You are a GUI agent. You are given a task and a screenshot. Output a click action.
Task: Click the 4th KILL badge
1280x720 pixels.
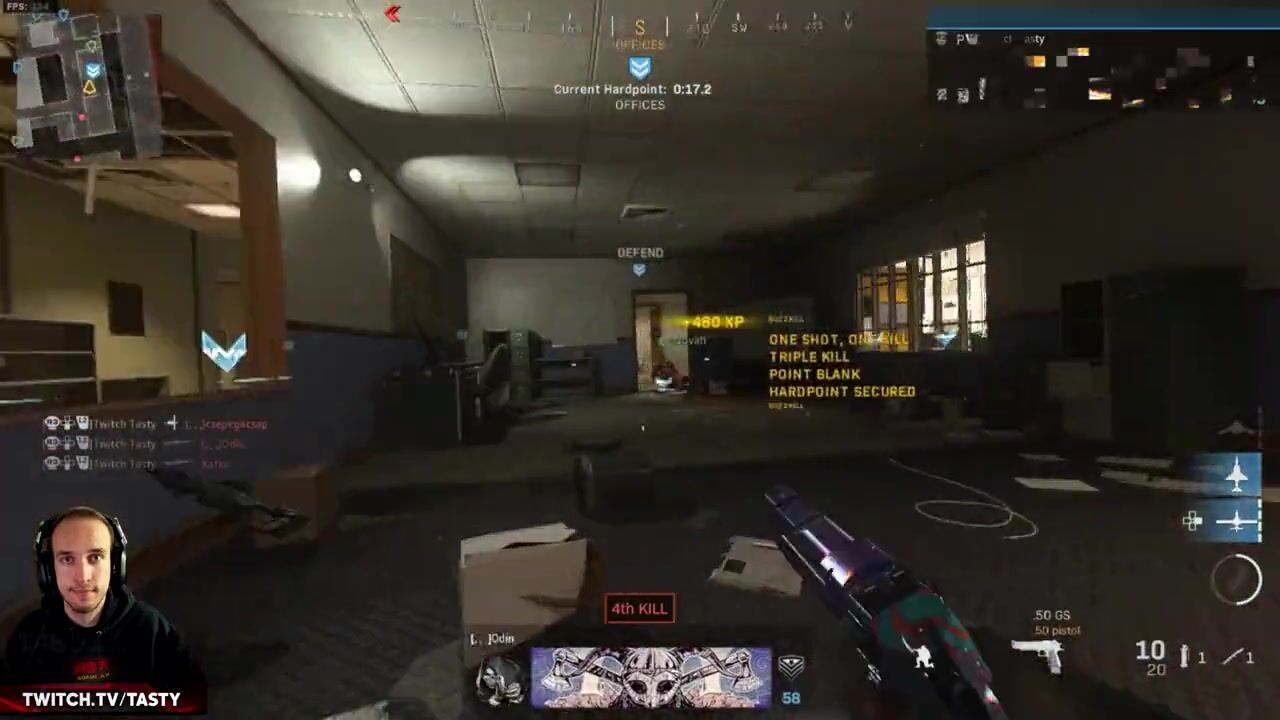click(x=639, y=608)
